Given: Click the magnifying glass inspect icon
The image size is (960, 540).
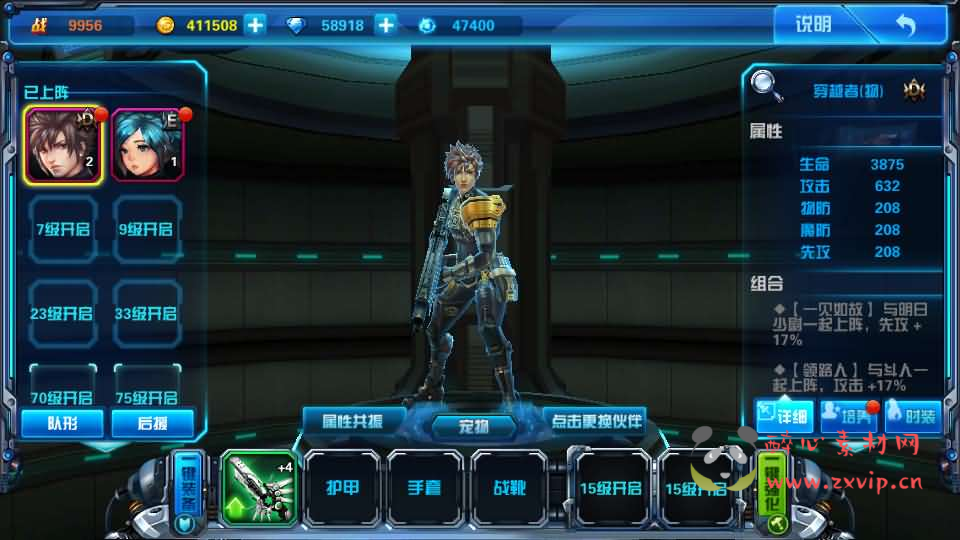Looking at the screenshot, I should 767,86.
